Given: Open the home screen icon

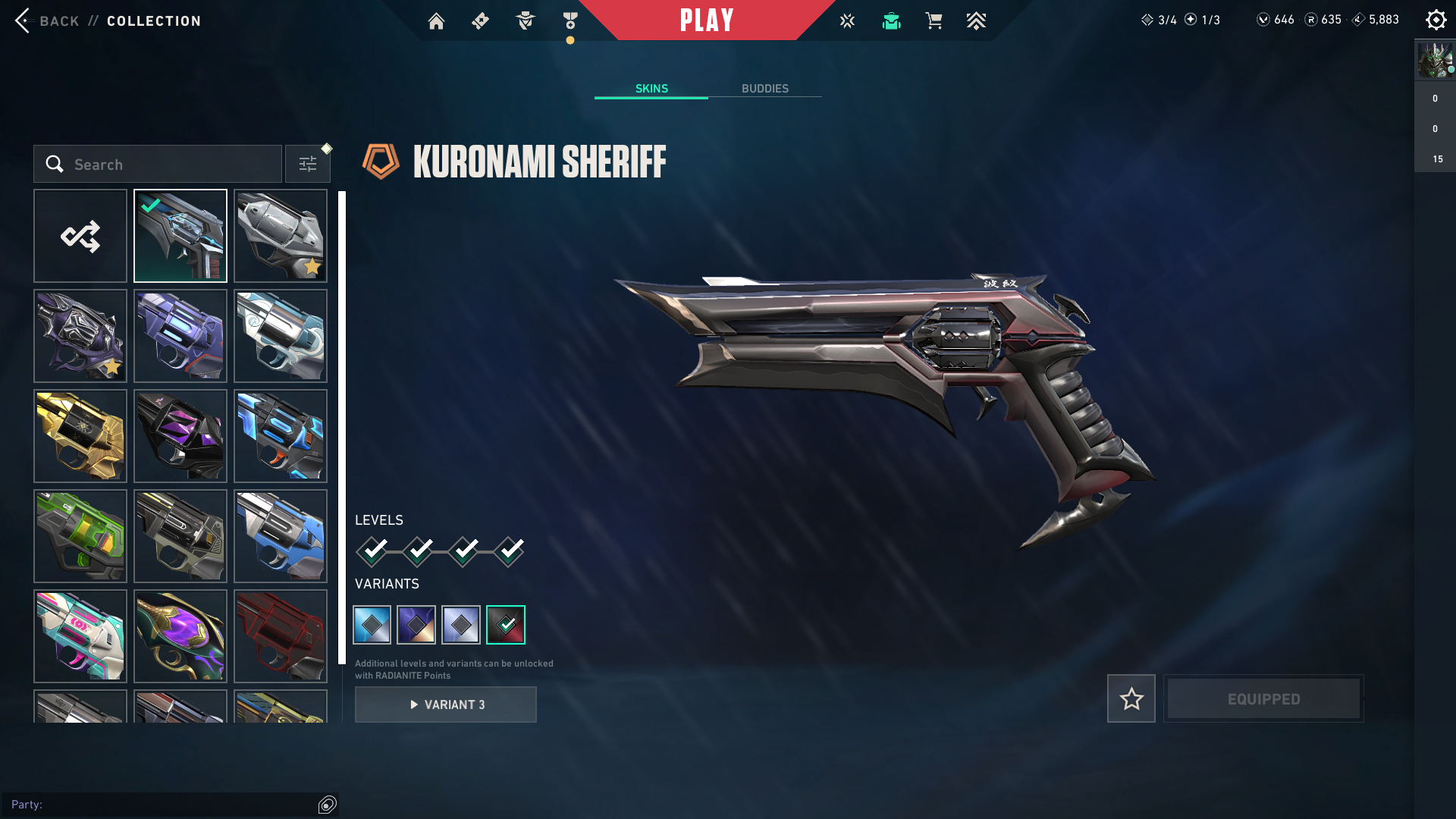Looking at the screenshot, I should pyautogui.click(x=436, y=21).
